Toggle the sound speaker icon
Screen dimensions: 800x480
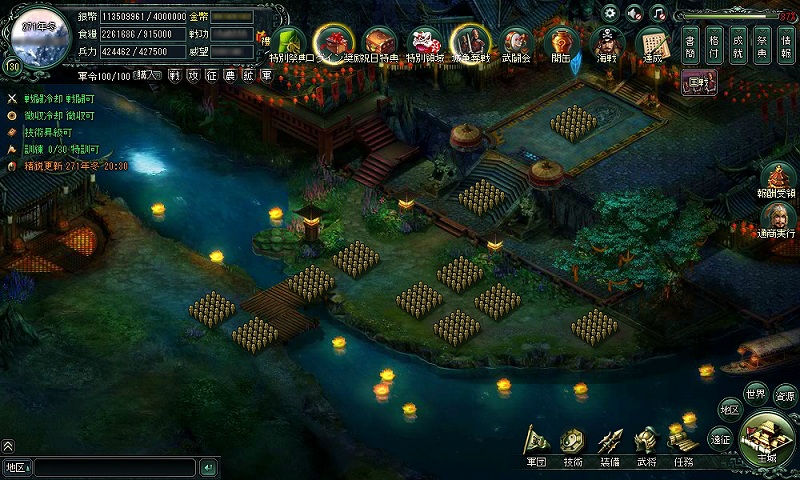[634, 13]
